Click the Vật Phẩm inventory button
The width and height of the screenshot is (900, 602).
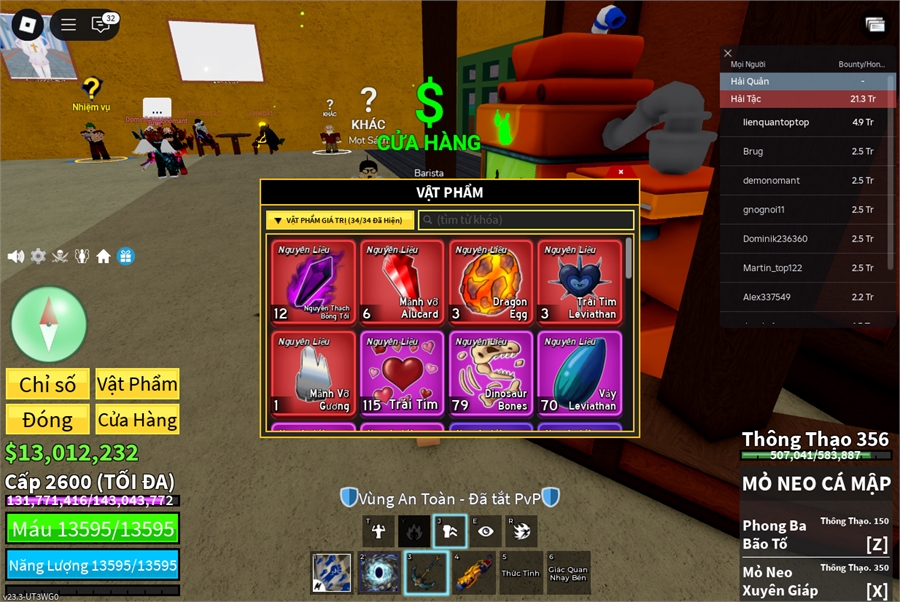tap(137, 384)
